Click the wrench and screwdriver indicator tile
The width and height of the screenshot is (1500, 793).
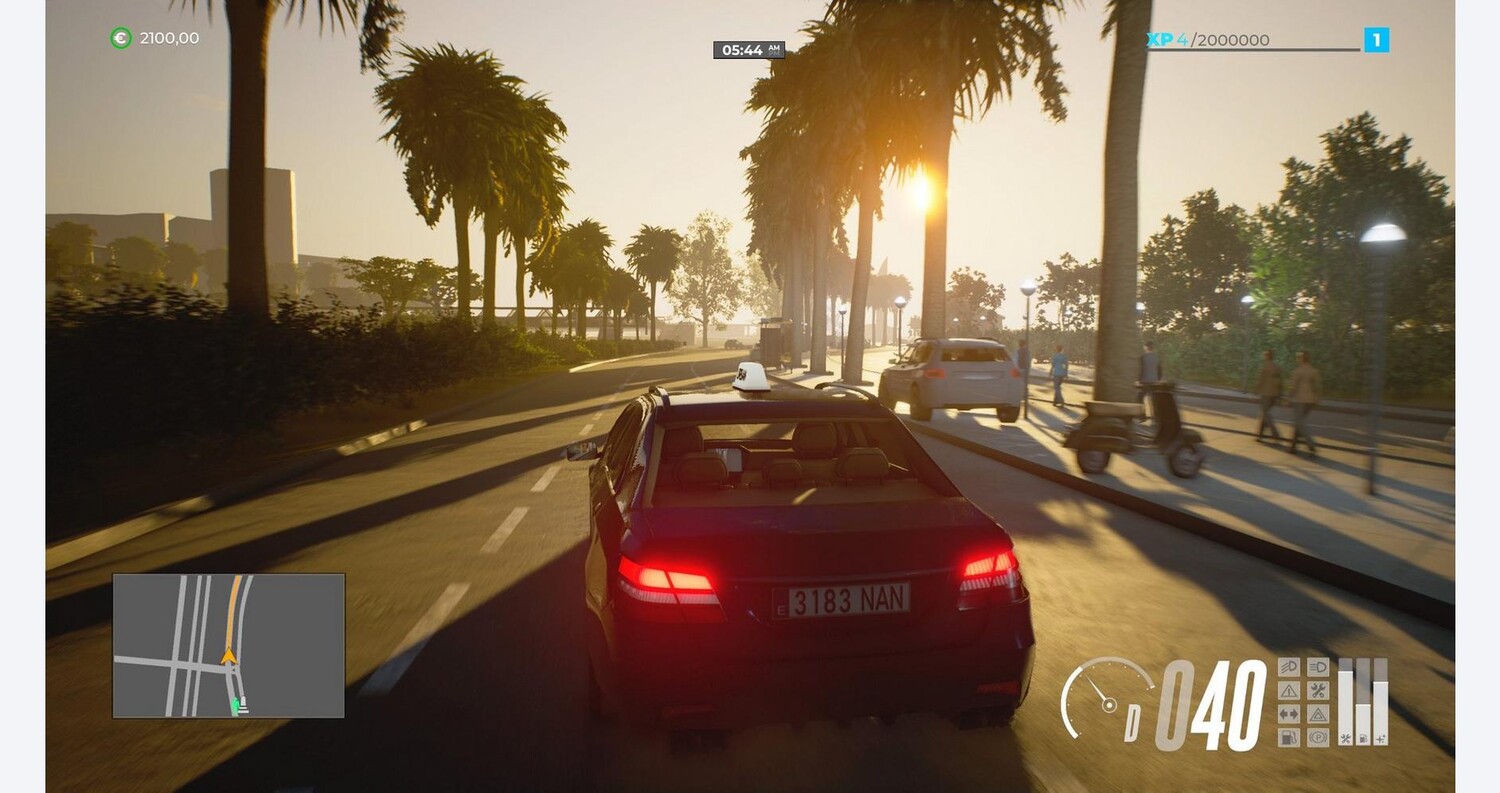(x=1318, y=691)
